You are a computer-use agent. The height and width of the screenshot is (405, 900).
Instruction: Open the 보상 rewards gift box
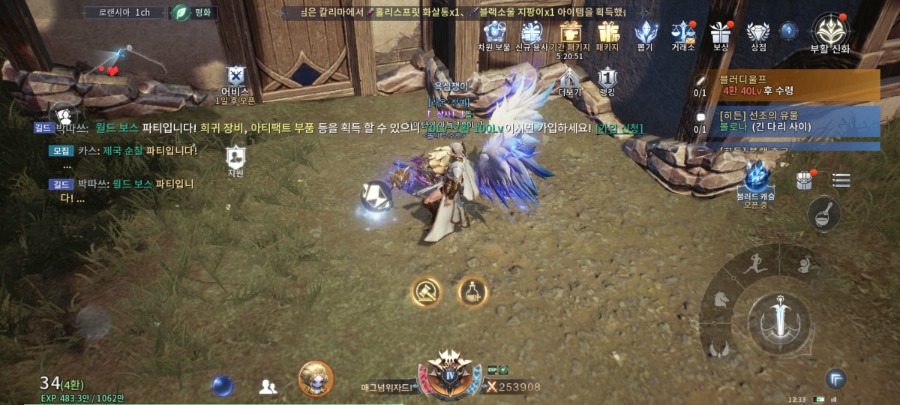[x=721, y=33]
